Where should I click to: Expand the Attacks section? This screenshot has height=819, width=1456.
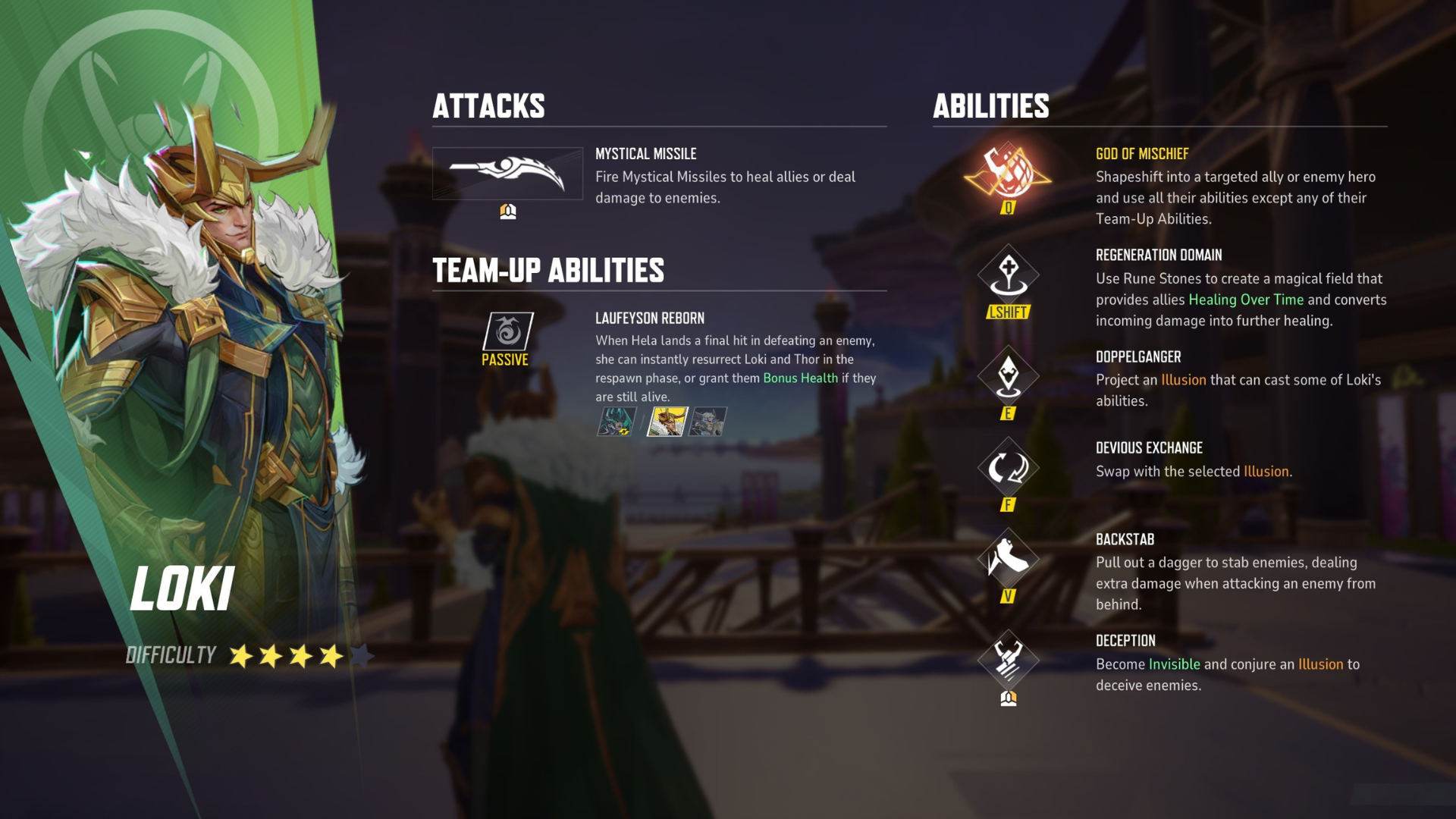click(489, 106)
